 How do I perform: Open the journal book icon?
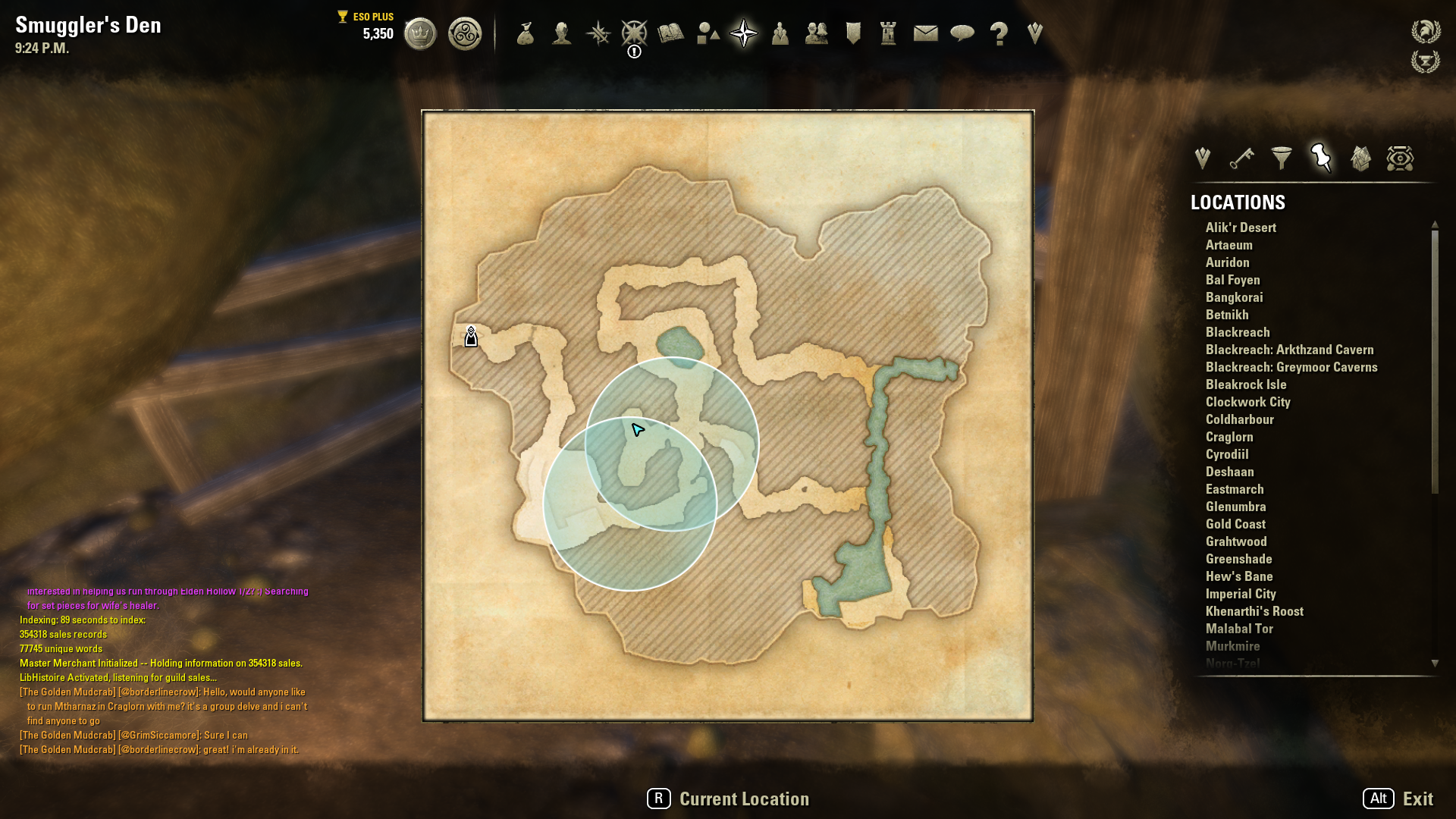(671, 33)
